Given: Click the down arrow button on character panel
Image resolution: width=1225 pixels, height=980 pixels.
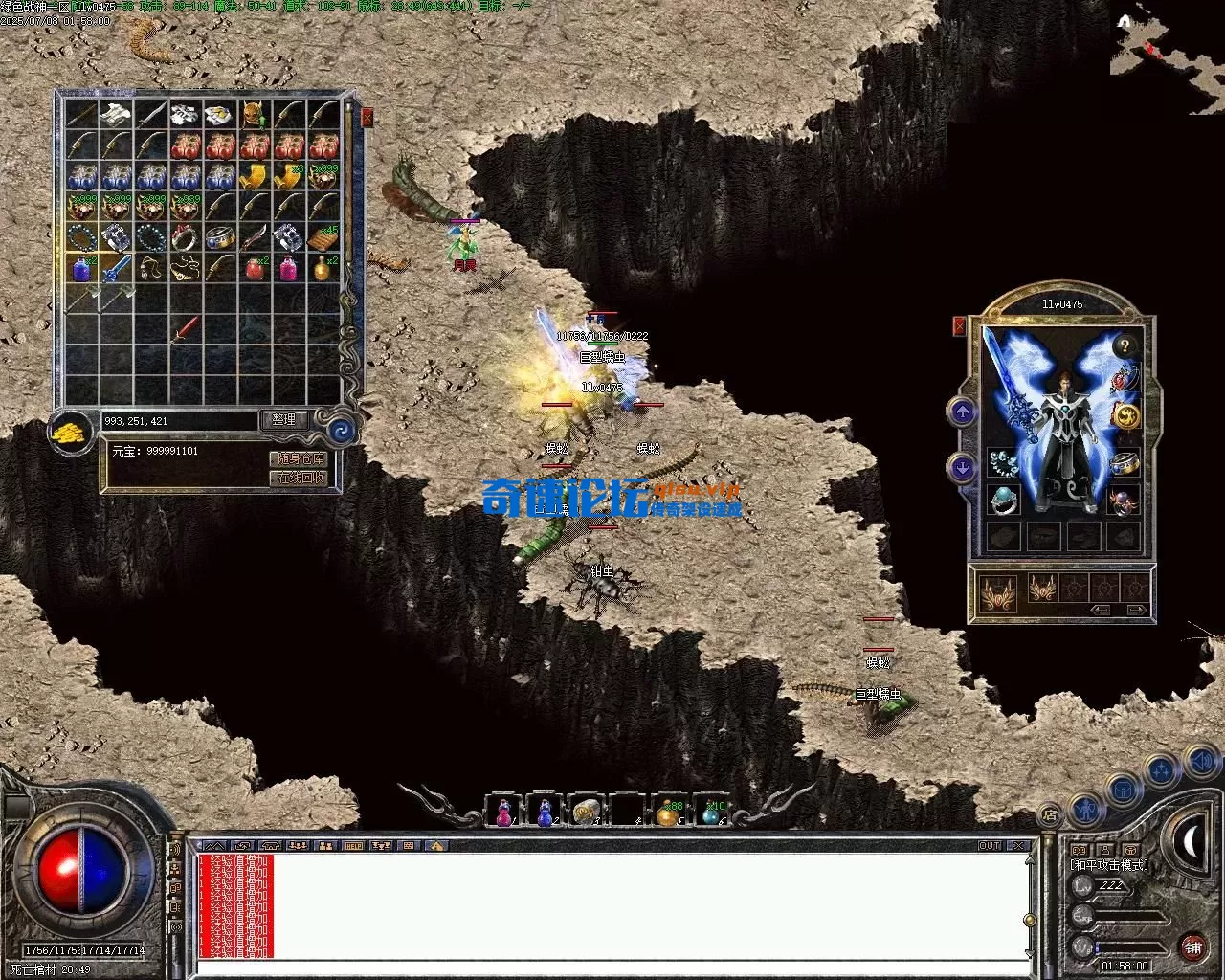Looking at the screenshot, I should pyautogui.click(x=962, y=468).
